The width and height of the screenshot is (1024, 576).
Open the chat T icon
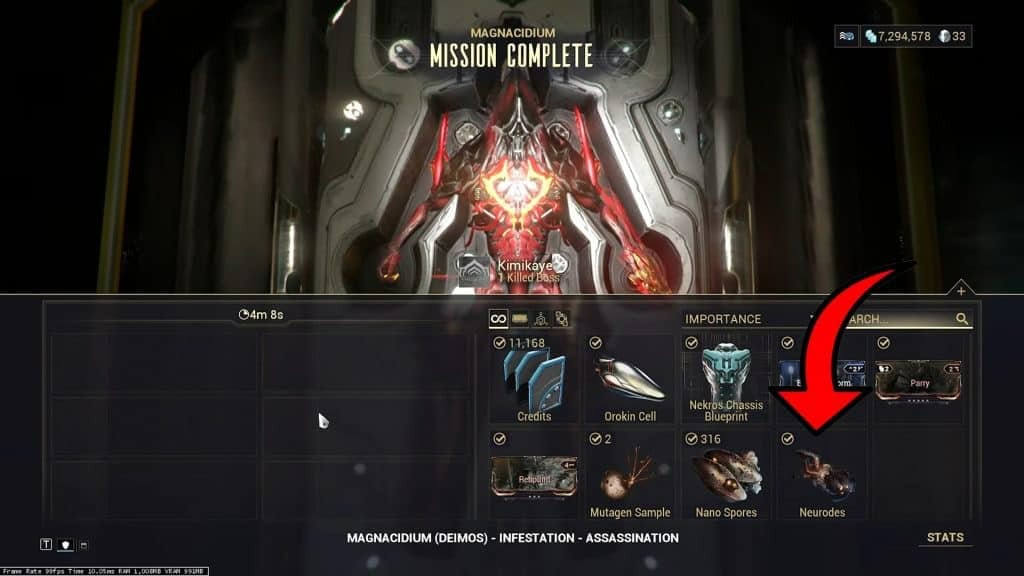click(x=46, y=544)
